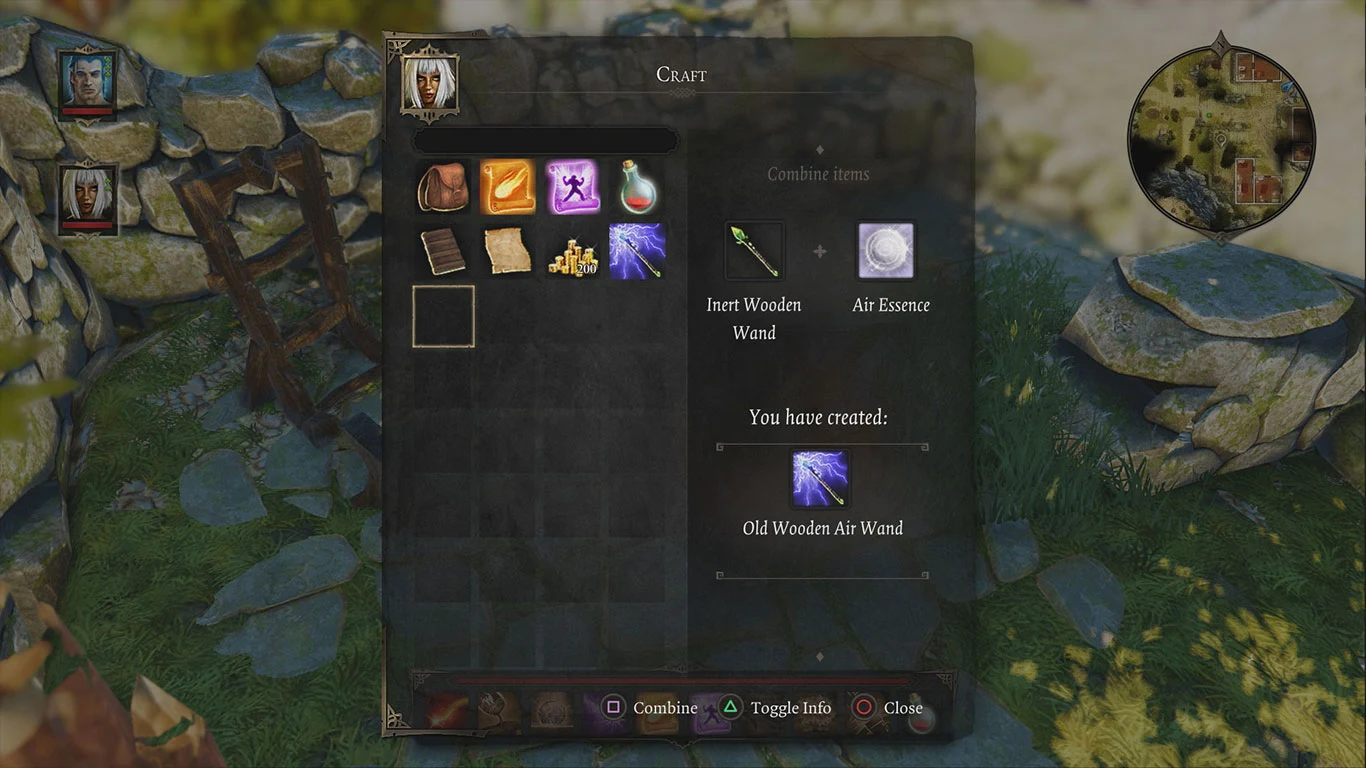1366x768 pixels.
Task: Select the white-haired character portrait on craft panel
Action: (432, 85)
